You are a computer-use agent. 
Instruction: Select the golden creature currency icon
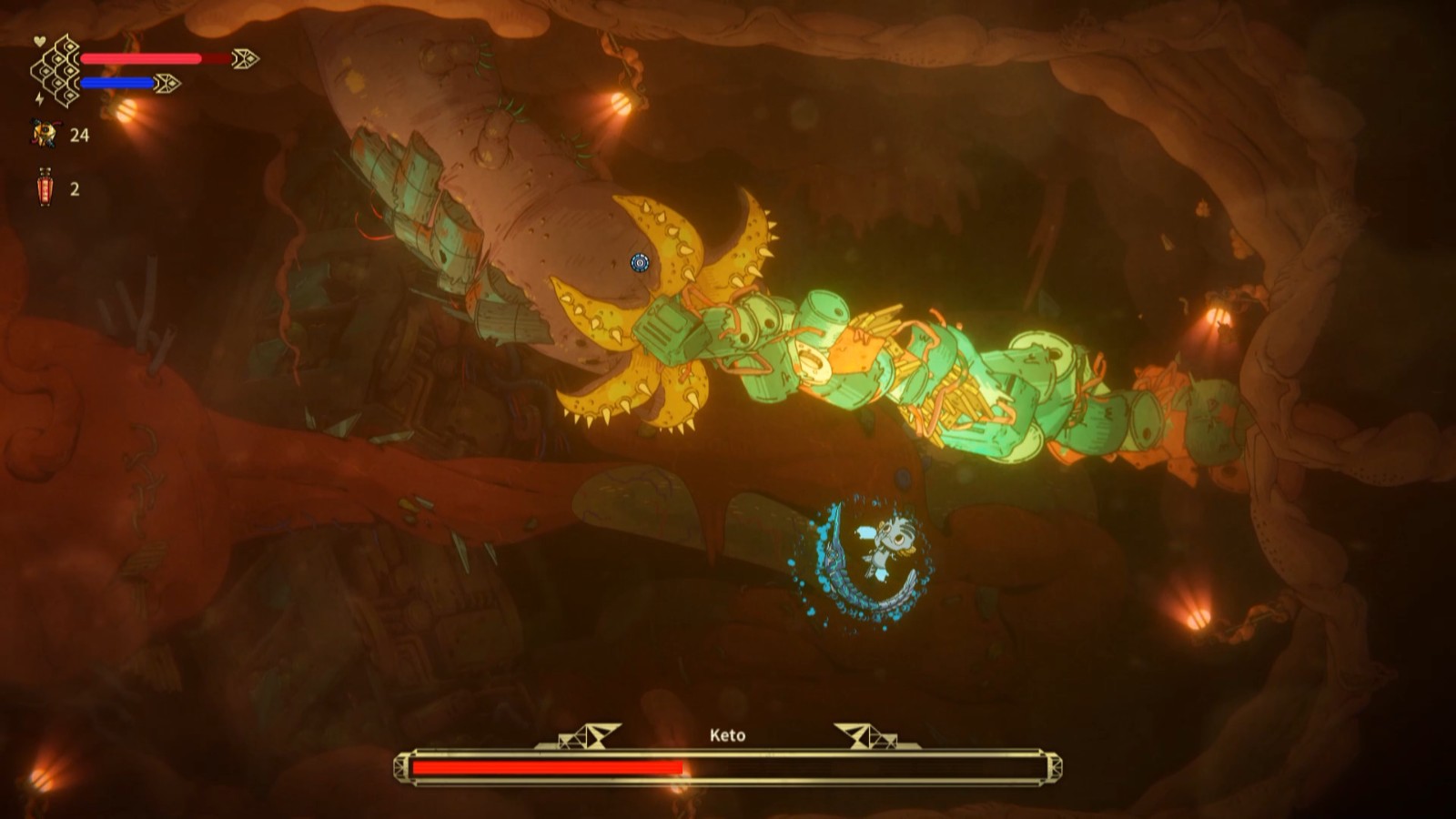click(x=45, y=135)
